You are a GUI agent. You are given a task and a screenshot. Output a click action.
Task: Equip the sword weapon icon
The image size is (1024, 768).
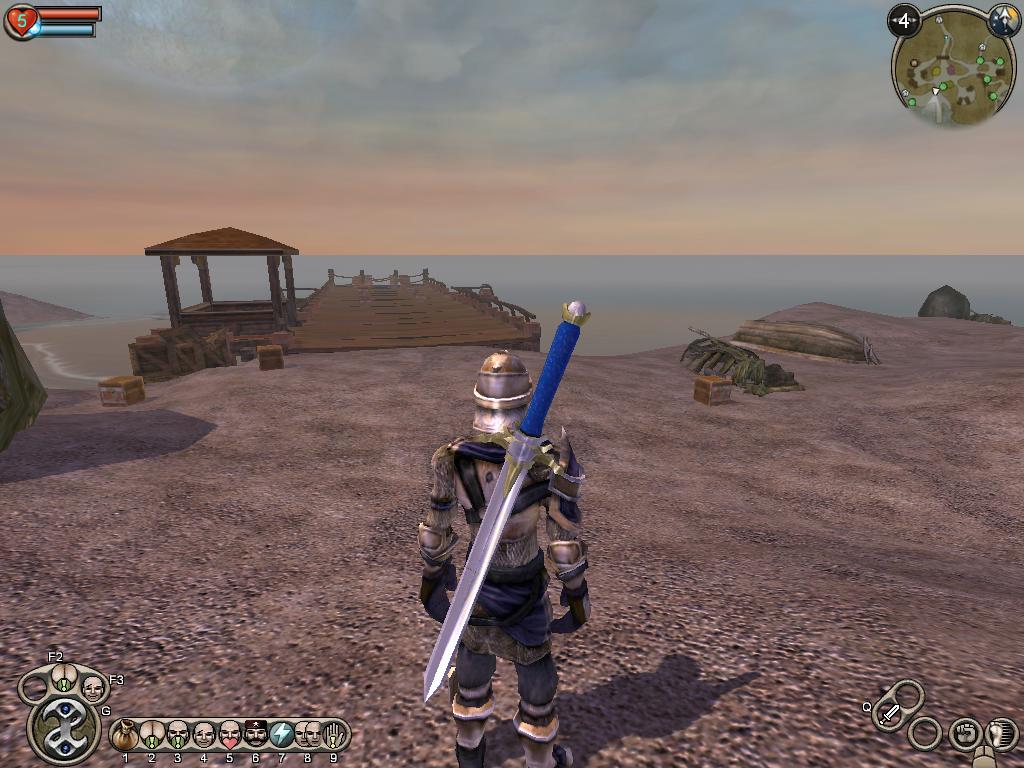tap(890, 712)
